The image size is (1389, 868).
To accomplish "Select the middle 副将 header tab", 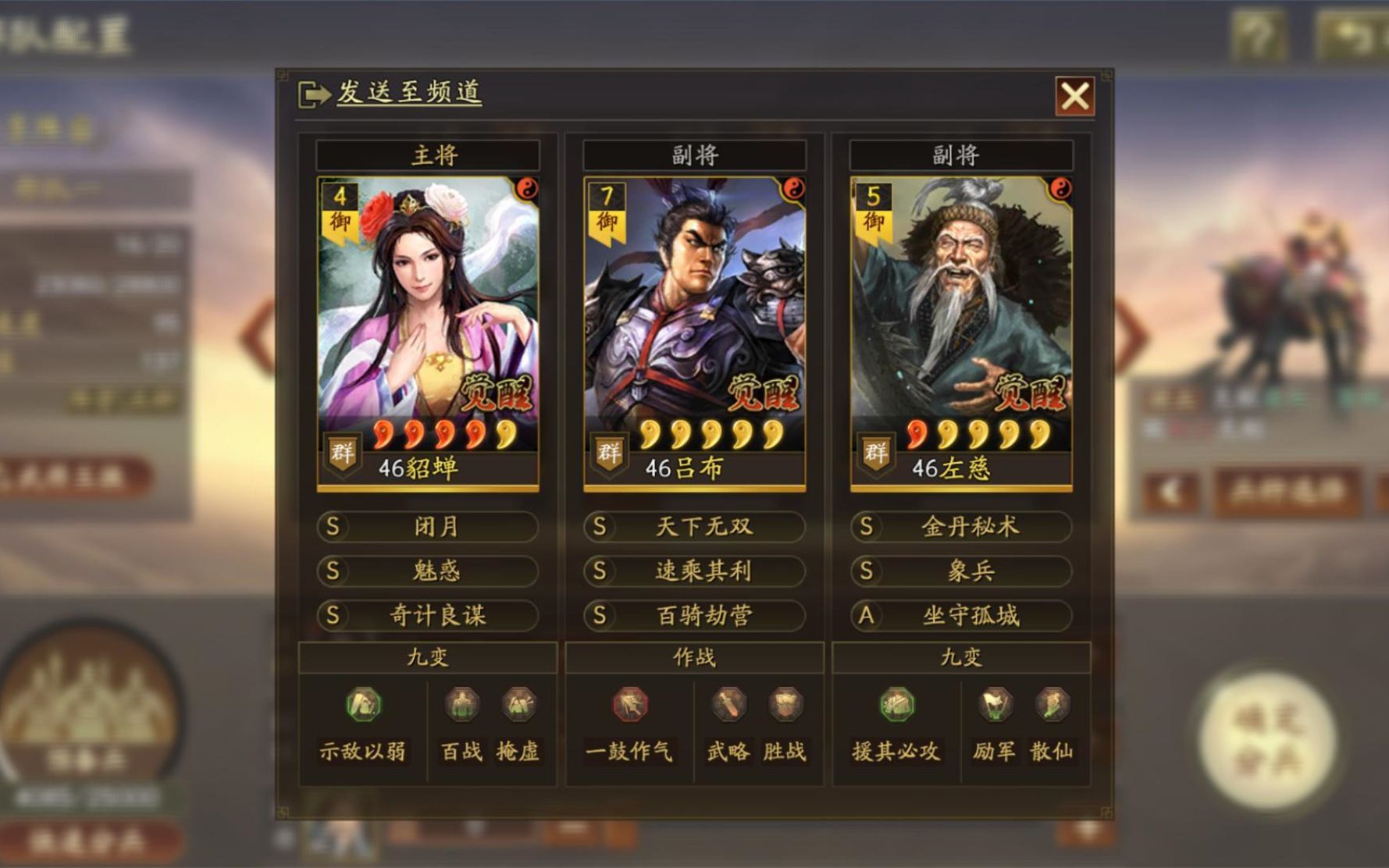I will [694, 154].
